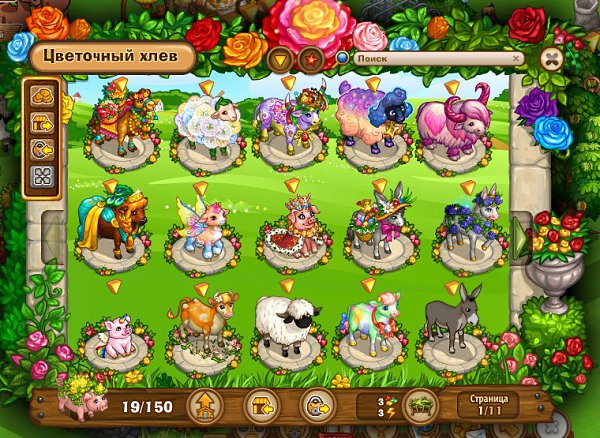Click the round red star filter button
The height and width of the screenshot is (438, 600).
(x=311, y=58)
